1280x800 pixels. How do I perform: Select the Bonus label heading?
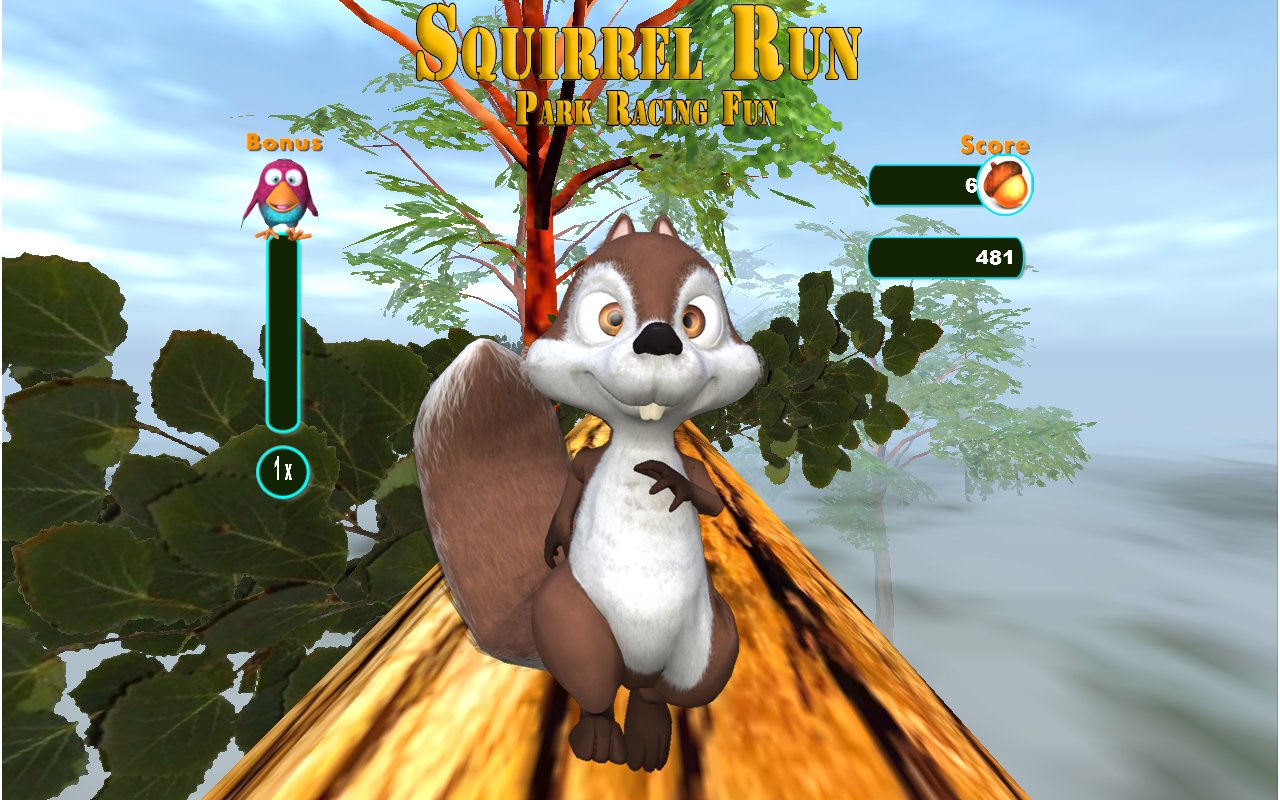(283, 143)
